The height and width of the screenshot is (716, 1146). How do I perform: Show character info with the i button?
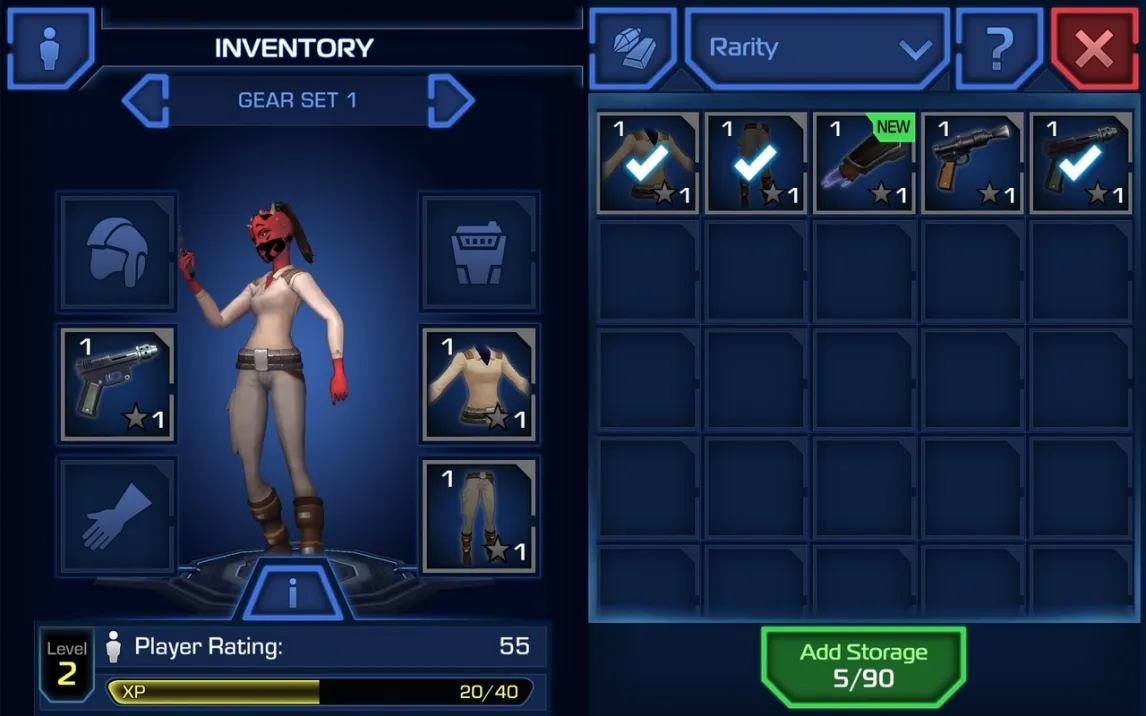(293, 593)
